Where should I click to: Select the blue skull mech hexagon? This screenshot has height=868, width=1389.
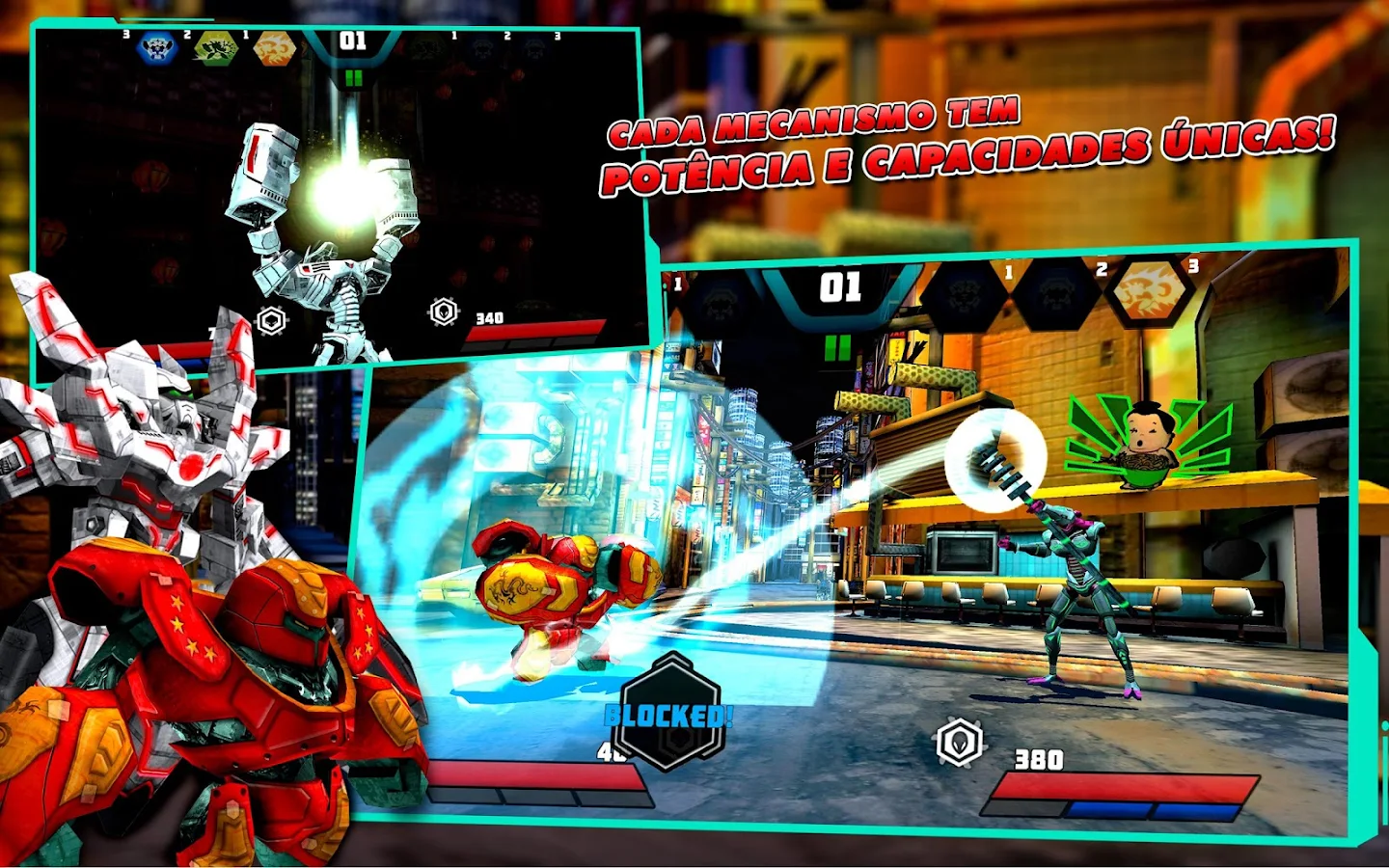157,47
